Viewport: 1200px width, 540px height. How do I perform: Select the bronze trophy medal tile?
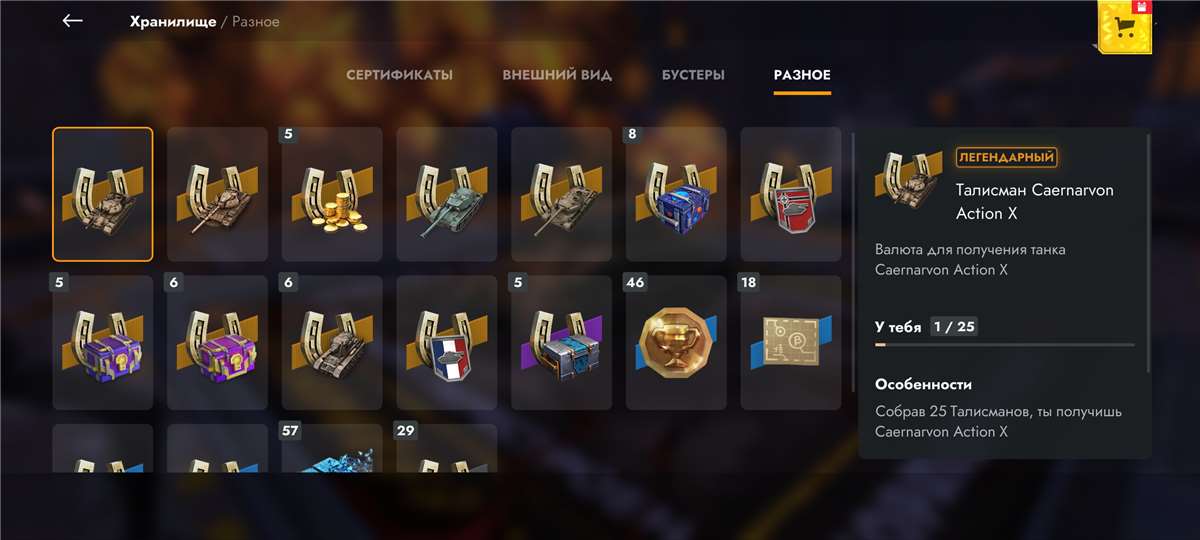676,342
